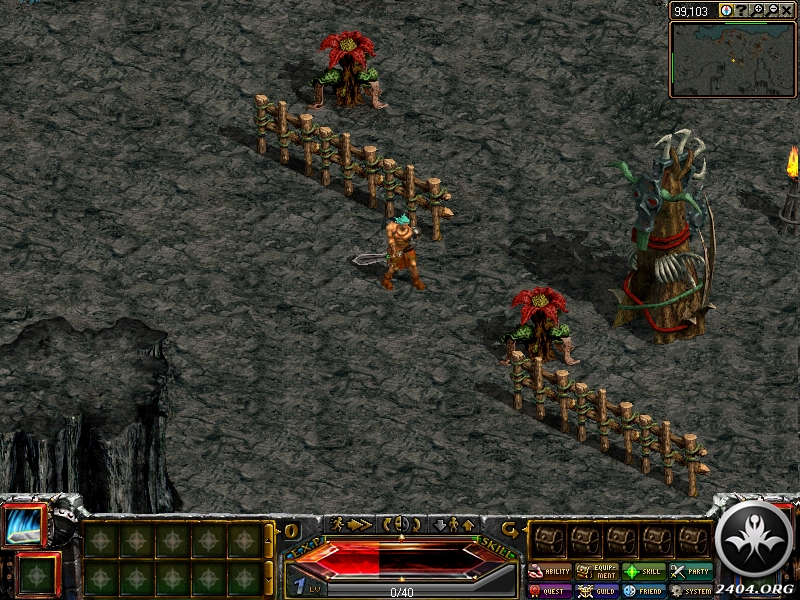The width and height of the screenshot is (800, 600).
Task: Toggle the running figure movement mode
Action: pyautogui.click(x=350, y=524)
